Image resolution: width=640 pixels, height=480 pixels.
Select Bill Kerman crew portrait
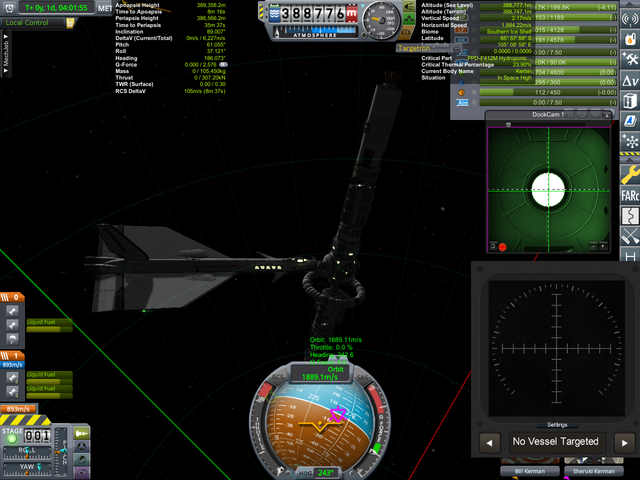[x=529, y=470]
